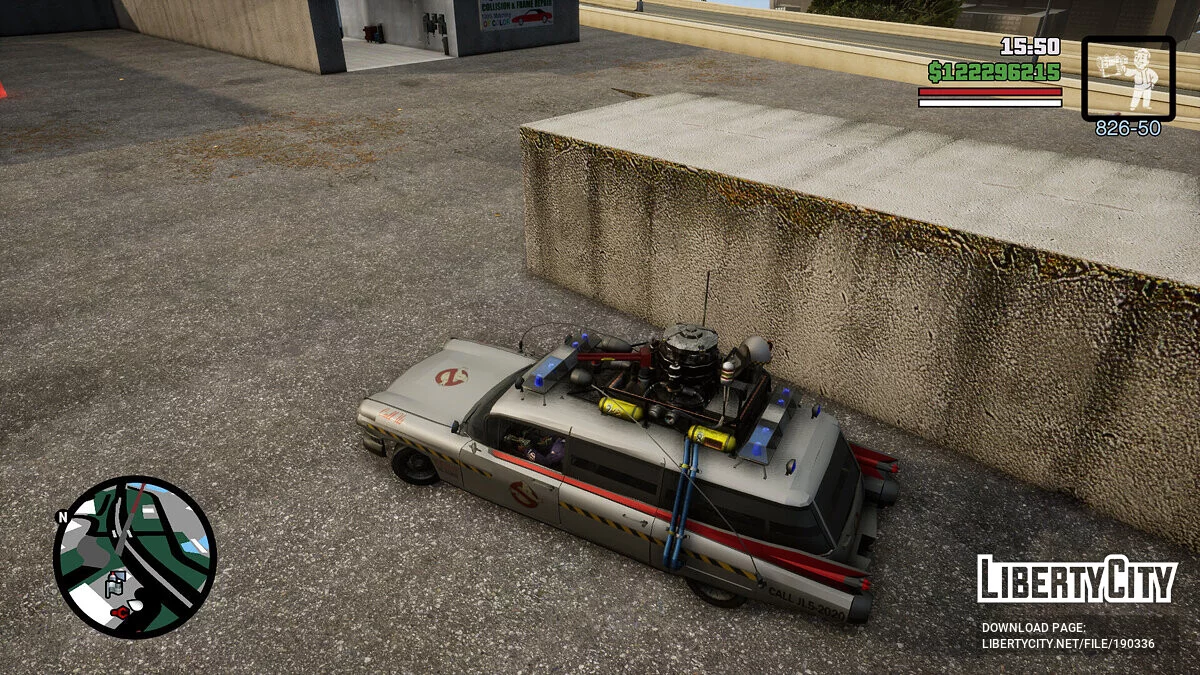Screen dimensions: 1200x675
Task: Click the north indicator on the radar
Action: [62, 517]
